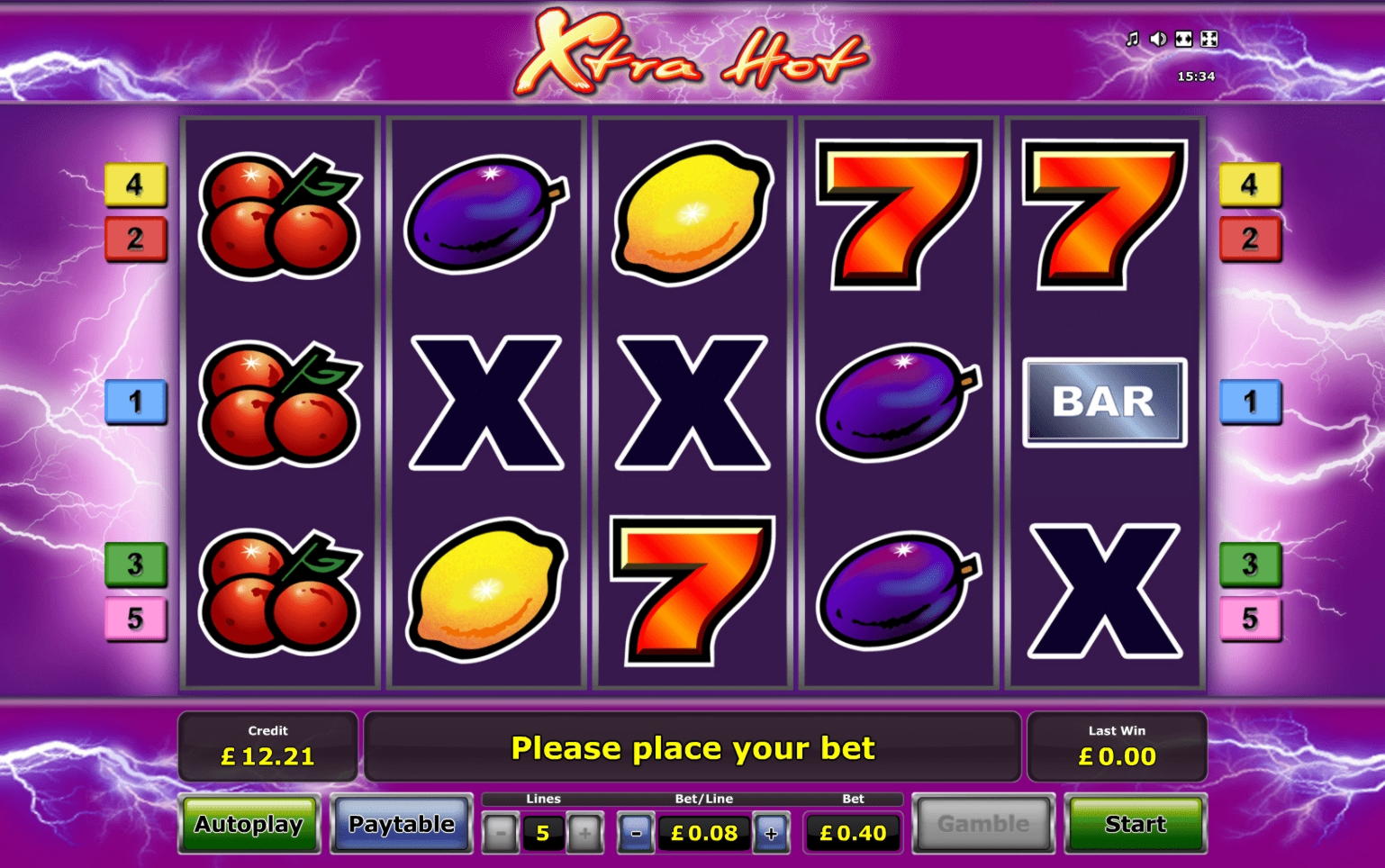
Task: Click the greyed-out Gamble button
Action: click(982, 824)
